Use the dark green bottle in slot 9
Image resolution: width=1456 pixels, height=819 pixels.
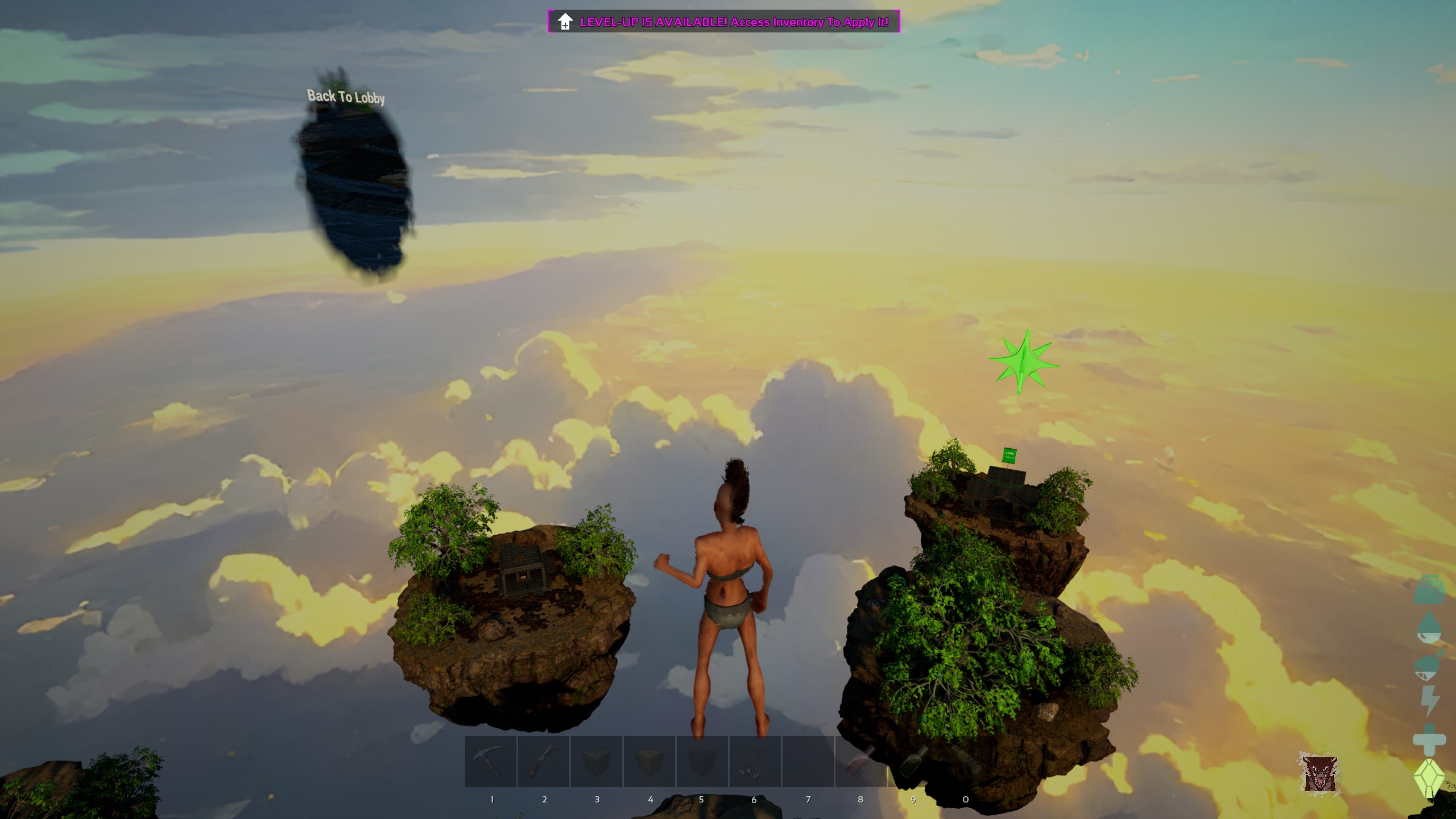point(913,761)
